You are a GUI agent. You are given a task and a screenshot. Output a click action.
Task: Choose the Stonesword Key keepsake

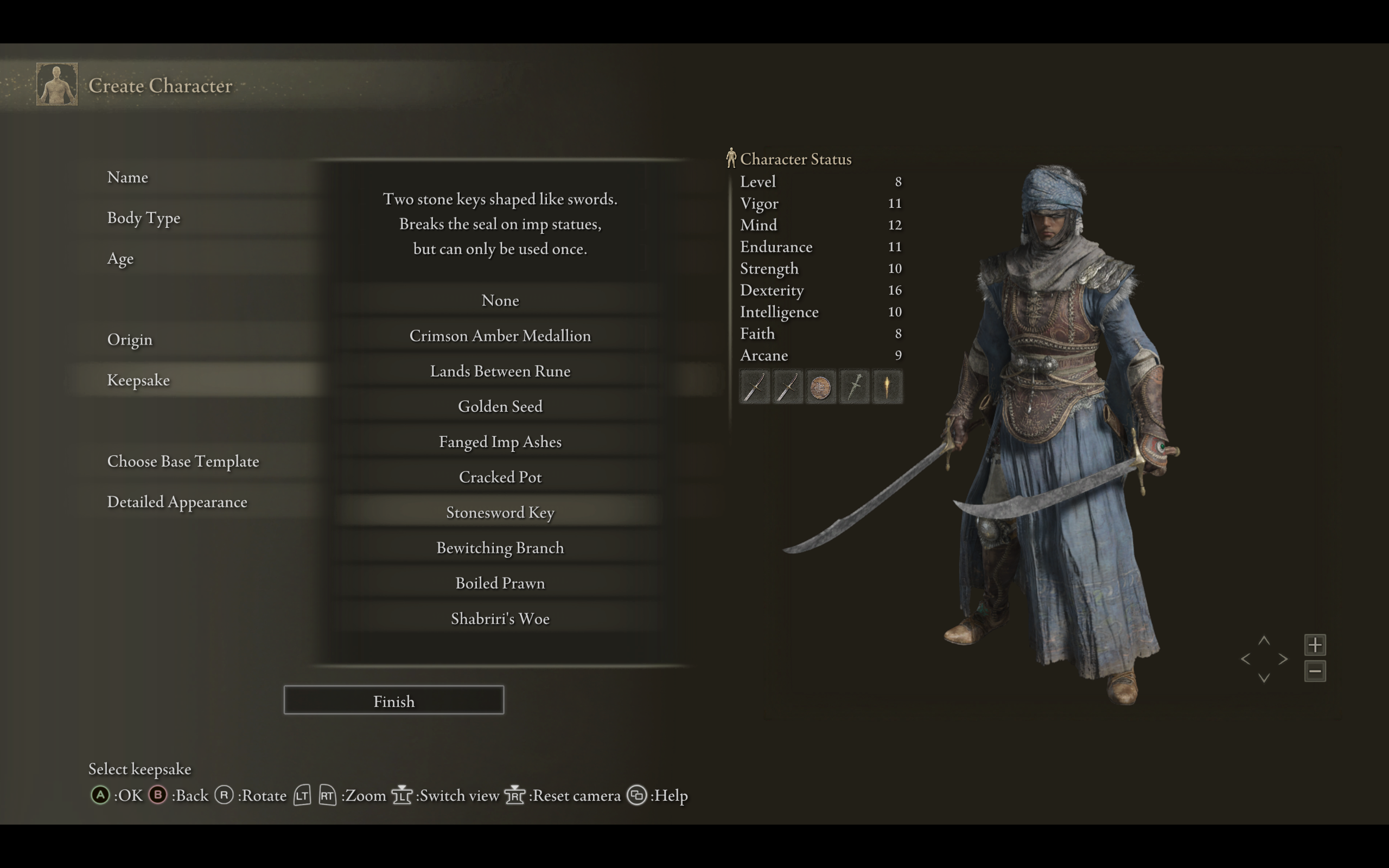[x=500, y=512]
